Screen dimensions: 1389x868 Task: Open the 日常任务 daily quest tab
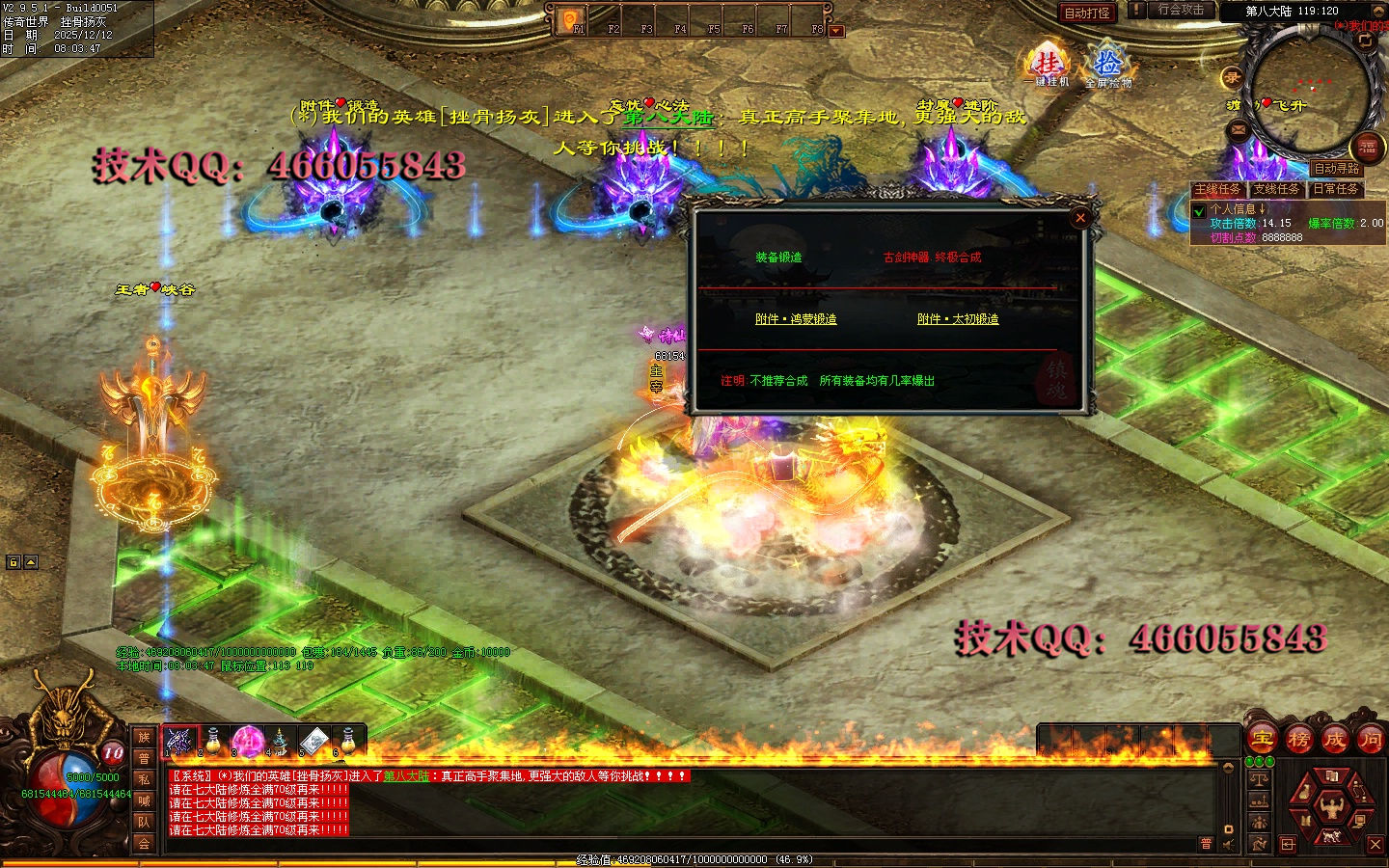click(x=1335, y=189)
